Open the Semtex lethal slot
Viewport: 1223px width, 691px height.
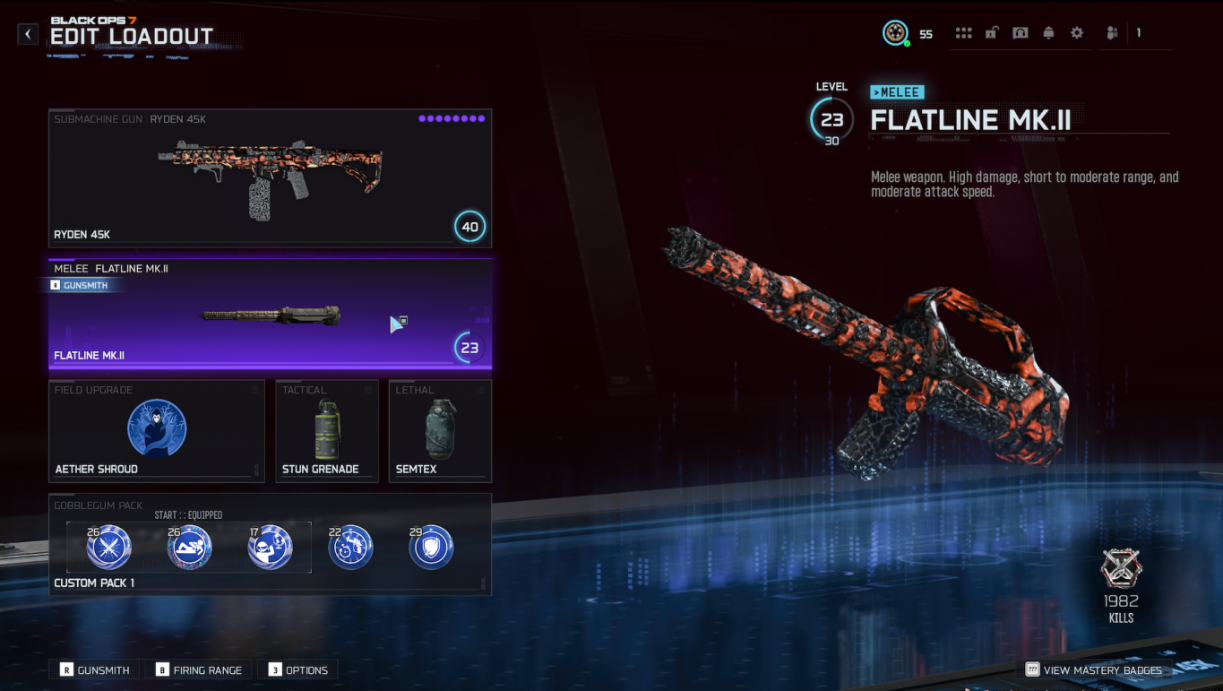click(x=440, y=431)
